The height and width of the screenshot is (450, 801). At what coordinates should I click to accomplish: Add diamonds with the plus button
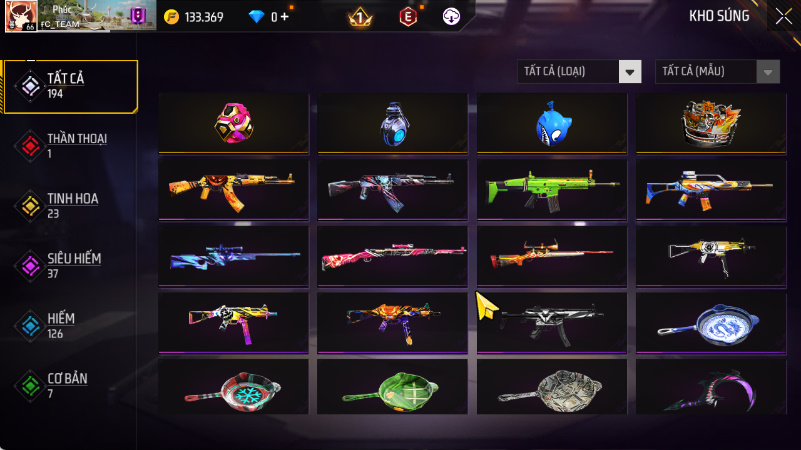(285, 17)
